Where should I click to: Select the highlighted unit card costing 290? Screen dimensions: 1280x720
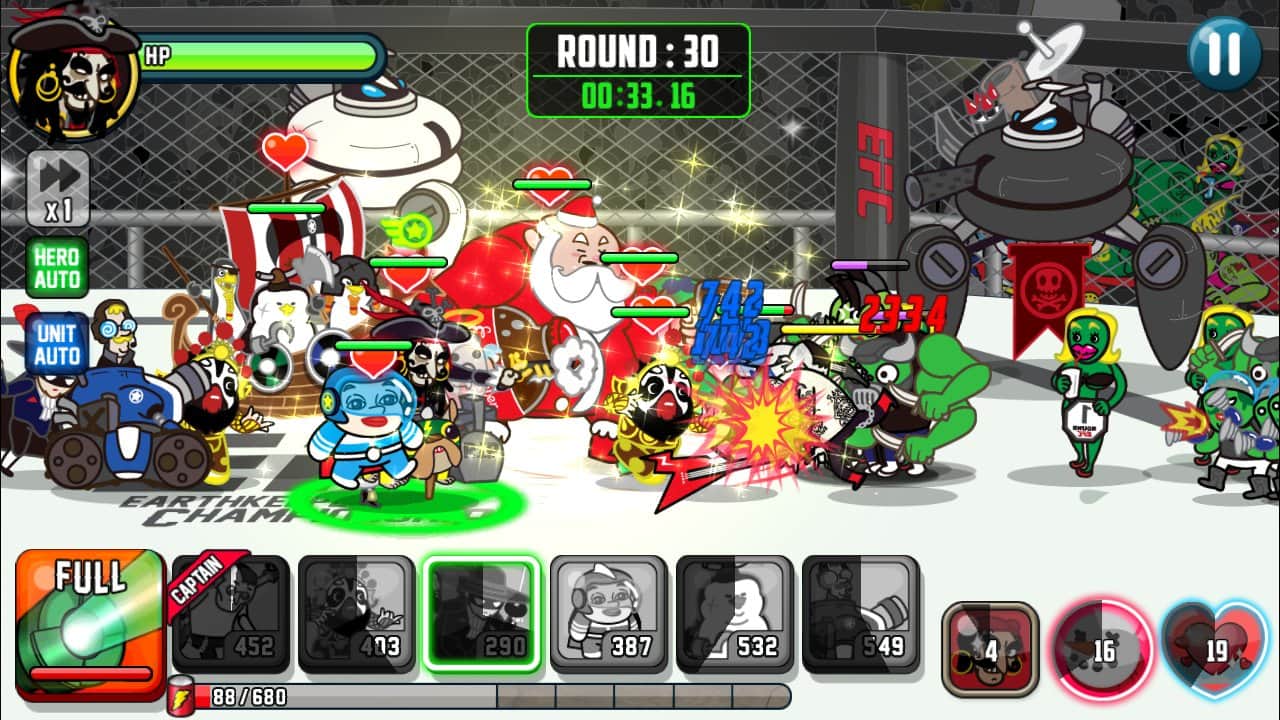pos(482,614)
